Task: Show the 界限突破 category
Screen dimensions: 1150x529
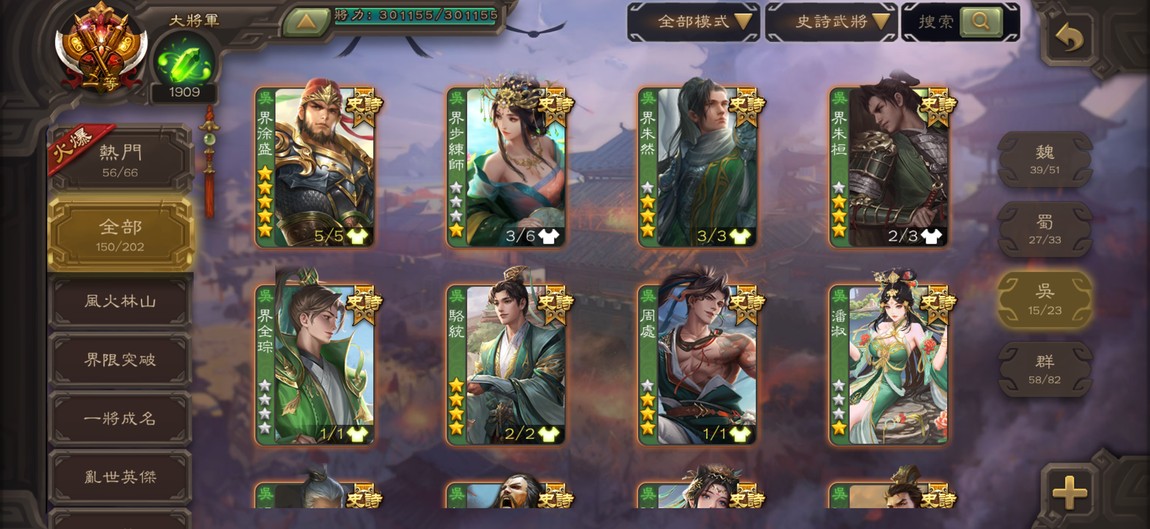Action: pos(120,360)
